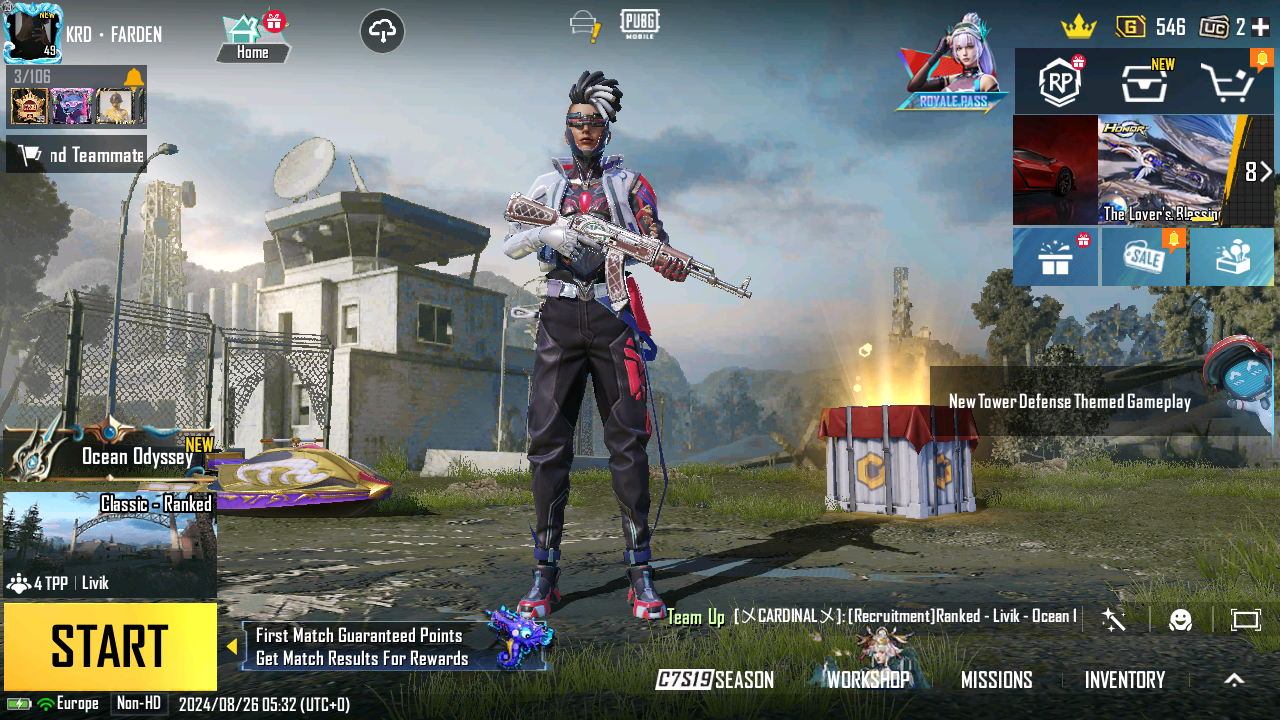Add UC with the plus button
This screenshot has height=720, width=1280.
(1260, 27)
